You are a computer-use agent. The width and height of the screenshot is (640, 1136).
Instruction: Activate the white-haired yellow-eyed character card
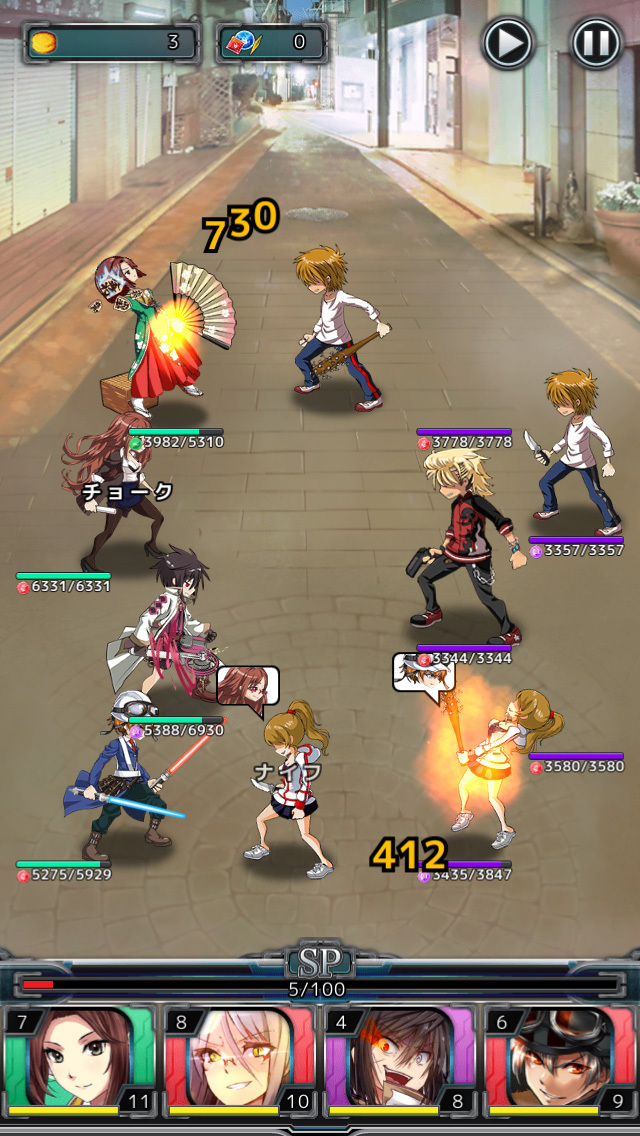pos(239,1061)
